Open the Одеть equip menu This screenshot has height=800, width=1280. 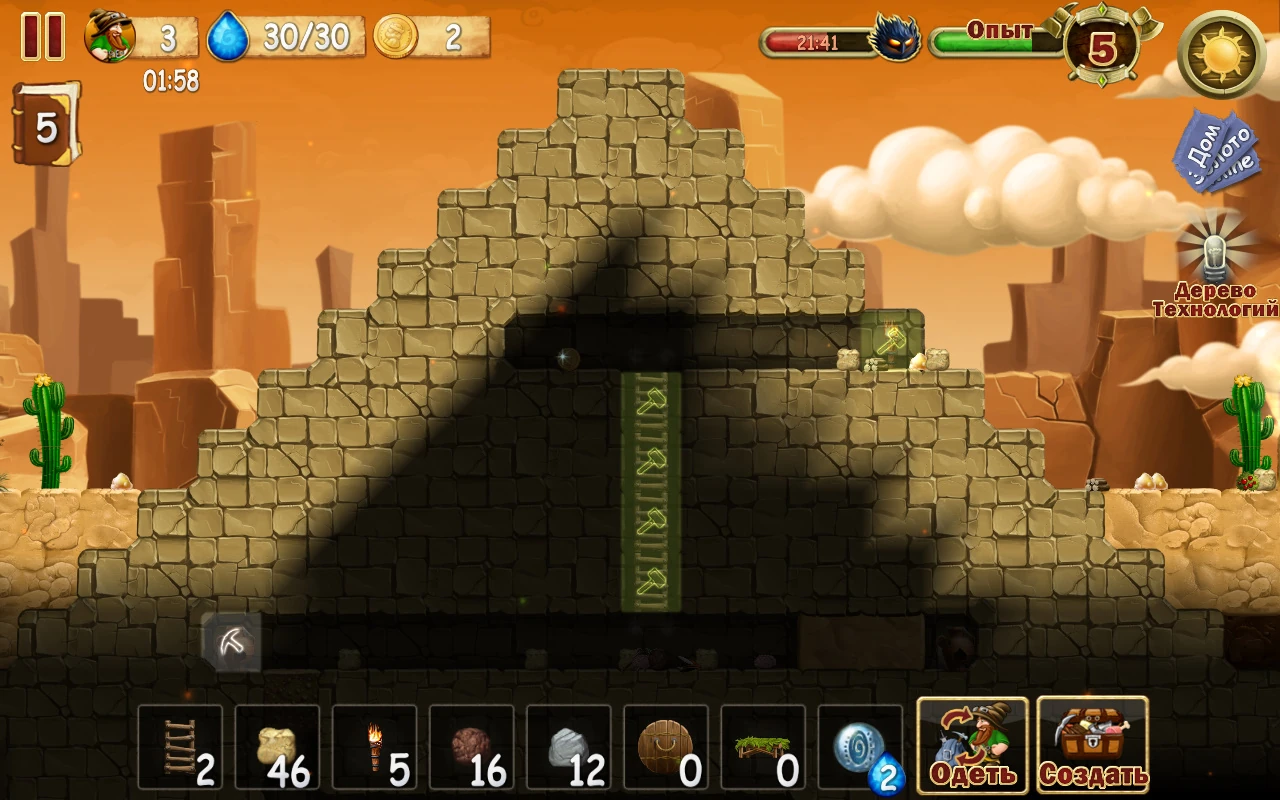pyautogui.click(x=972, y=746)
